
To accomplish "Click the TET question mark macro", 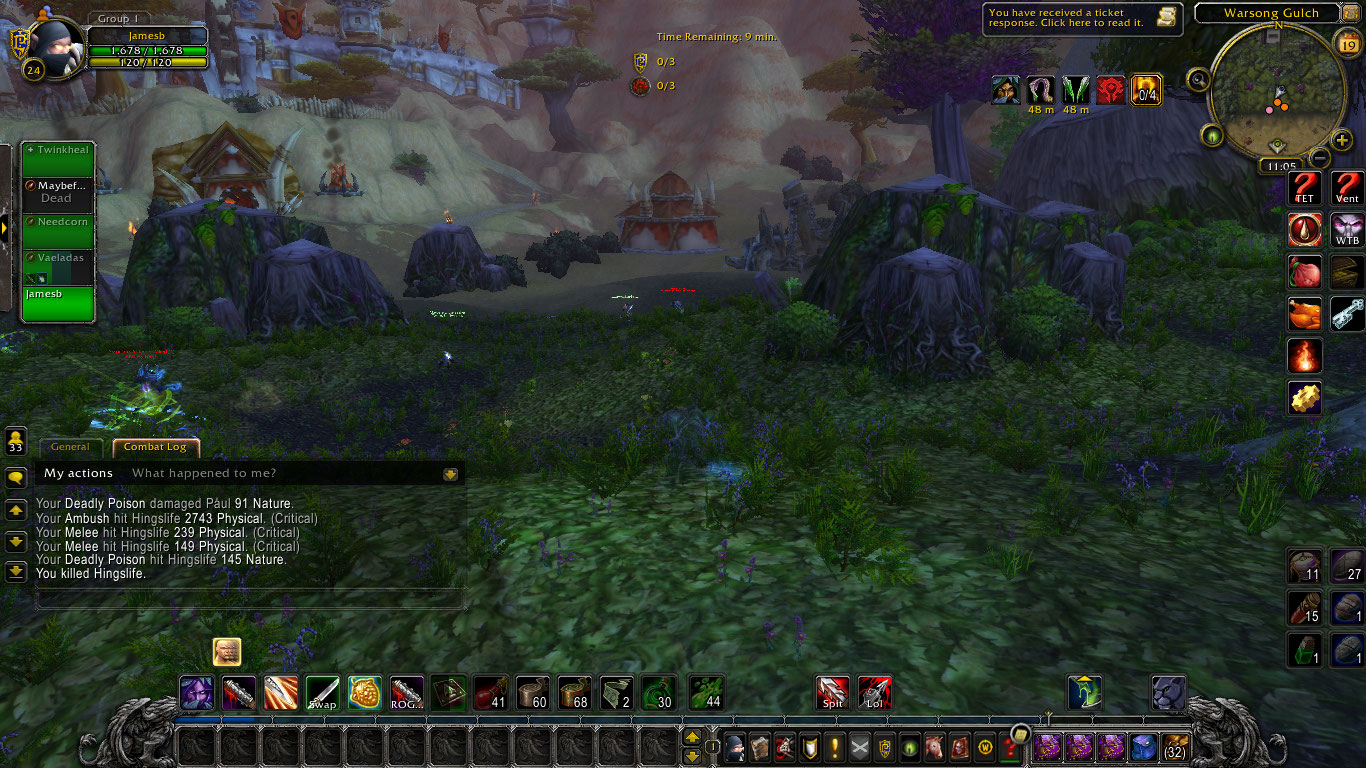I will click(1304, 187).
